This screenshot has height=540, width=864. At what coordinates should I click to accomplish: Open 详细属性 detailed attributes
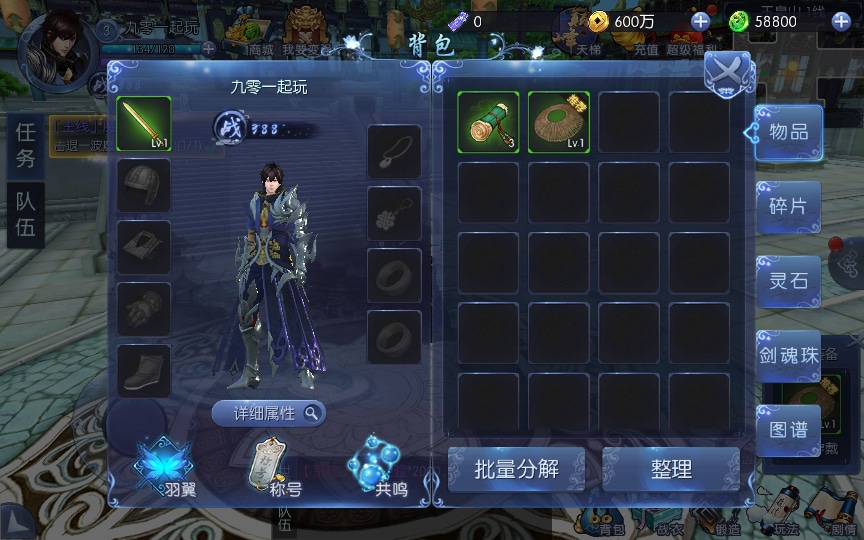tap(268, 412)
